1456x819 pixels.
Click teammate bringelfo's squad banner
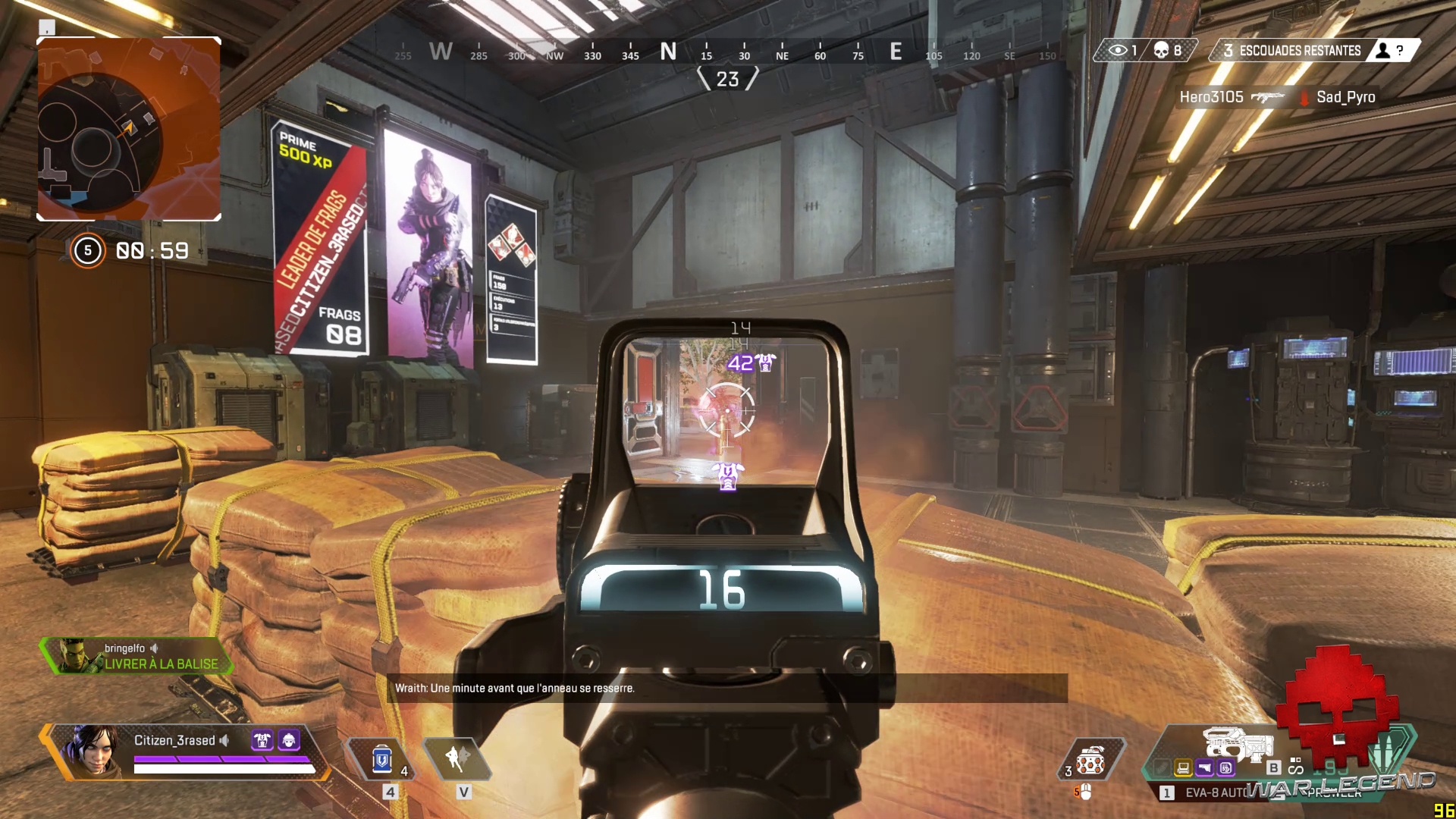click(136, 657)
